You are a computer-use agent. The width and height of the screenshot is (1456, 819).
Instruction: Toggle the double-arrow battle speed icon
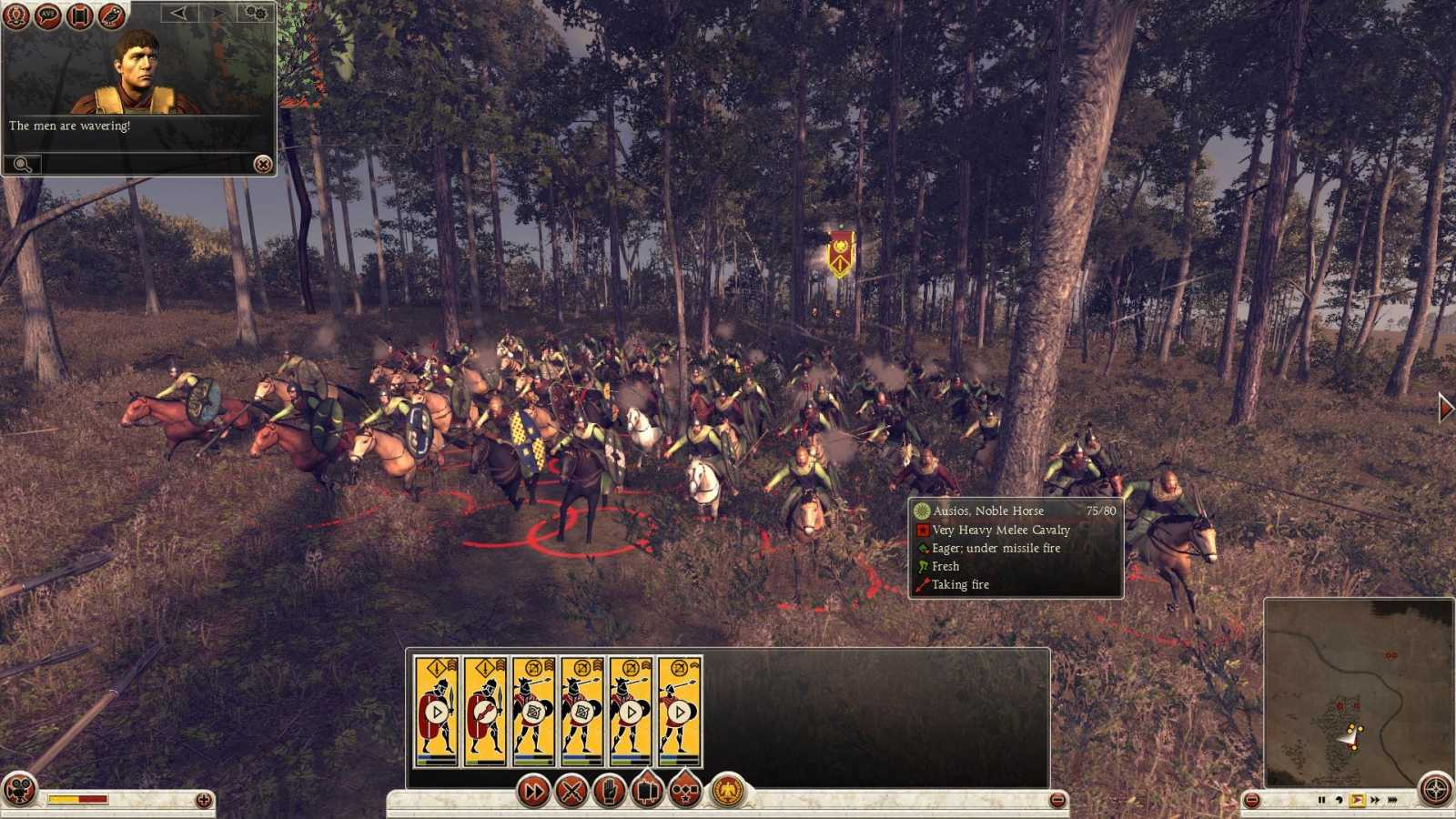(532, 790)
